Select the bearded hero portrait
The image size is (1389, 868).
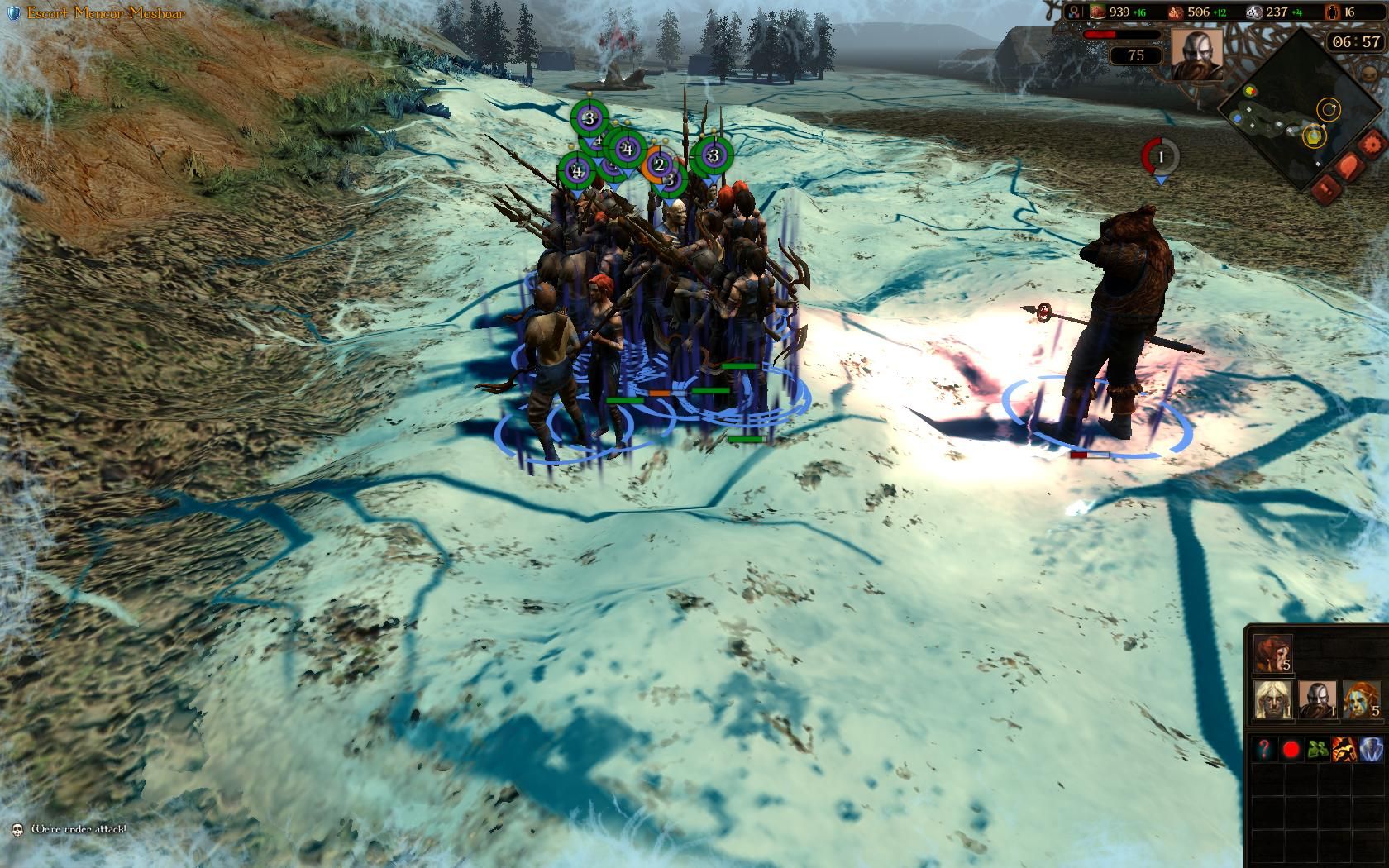(1196, 55)
